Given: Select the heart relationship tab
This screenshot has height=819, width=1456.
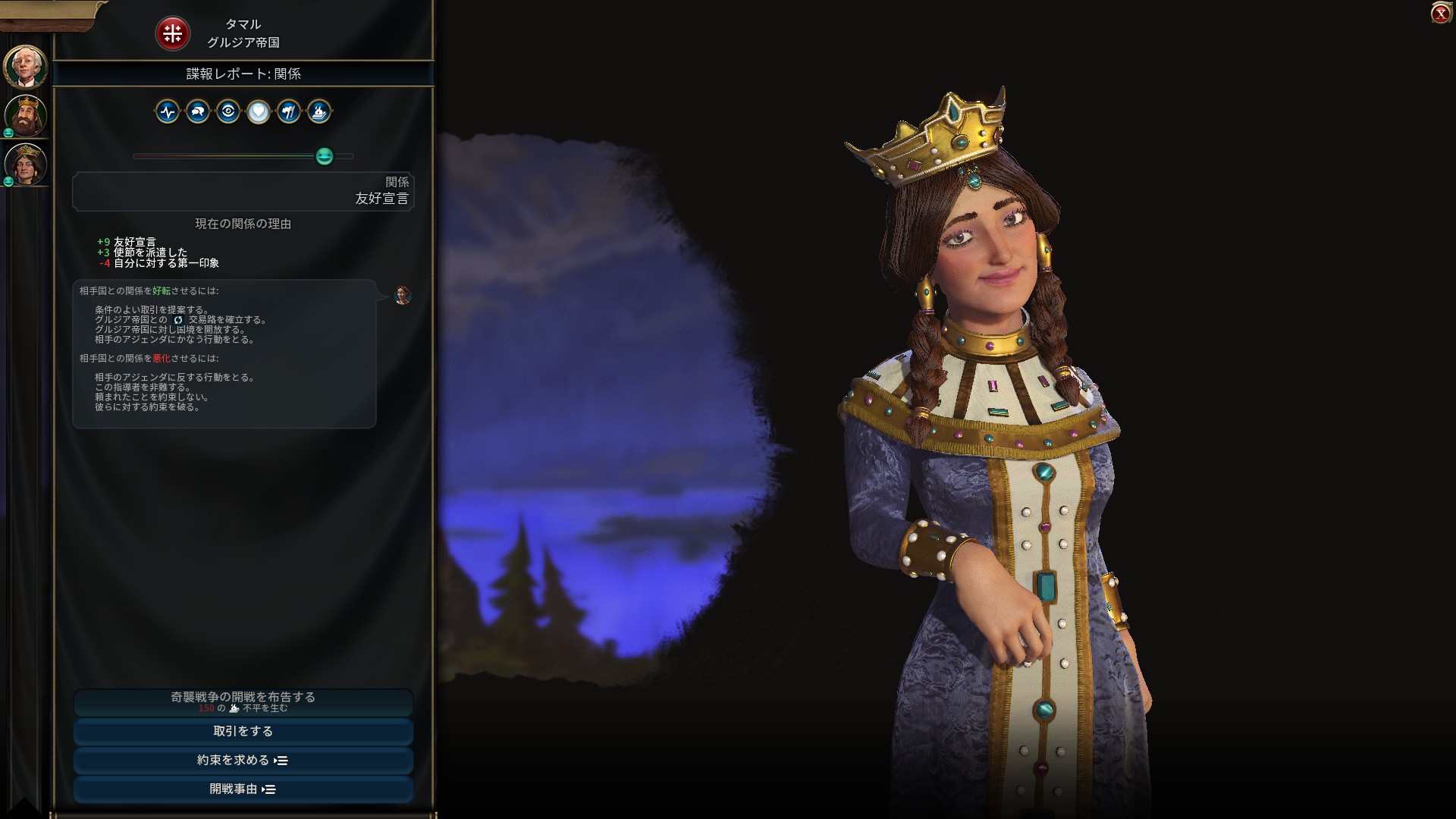Looking at the screenshot, I should [259, 112].
